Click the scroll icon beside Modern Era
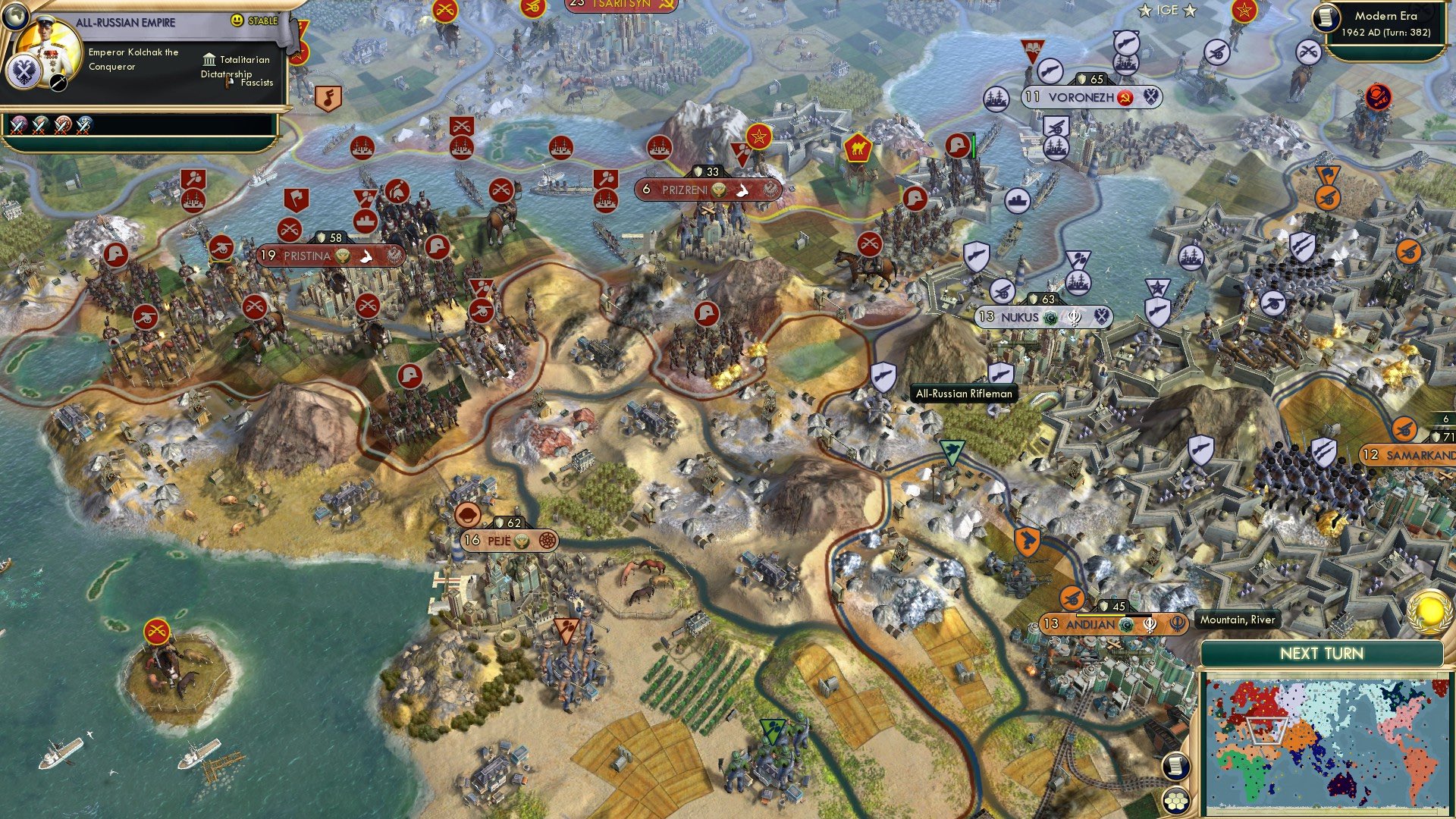The height and width of the screenshot is (819, 1456). pos(1326,17)
